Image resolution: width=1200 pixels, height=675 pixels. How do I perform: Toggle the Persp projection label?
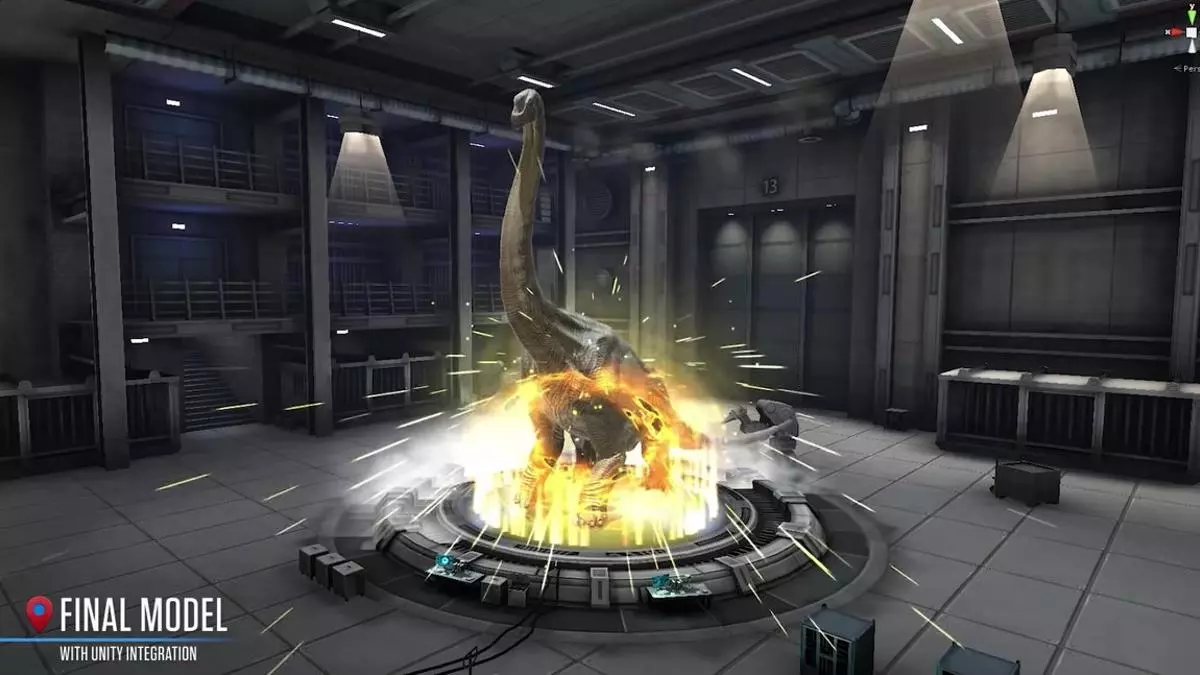(1188, 68)
